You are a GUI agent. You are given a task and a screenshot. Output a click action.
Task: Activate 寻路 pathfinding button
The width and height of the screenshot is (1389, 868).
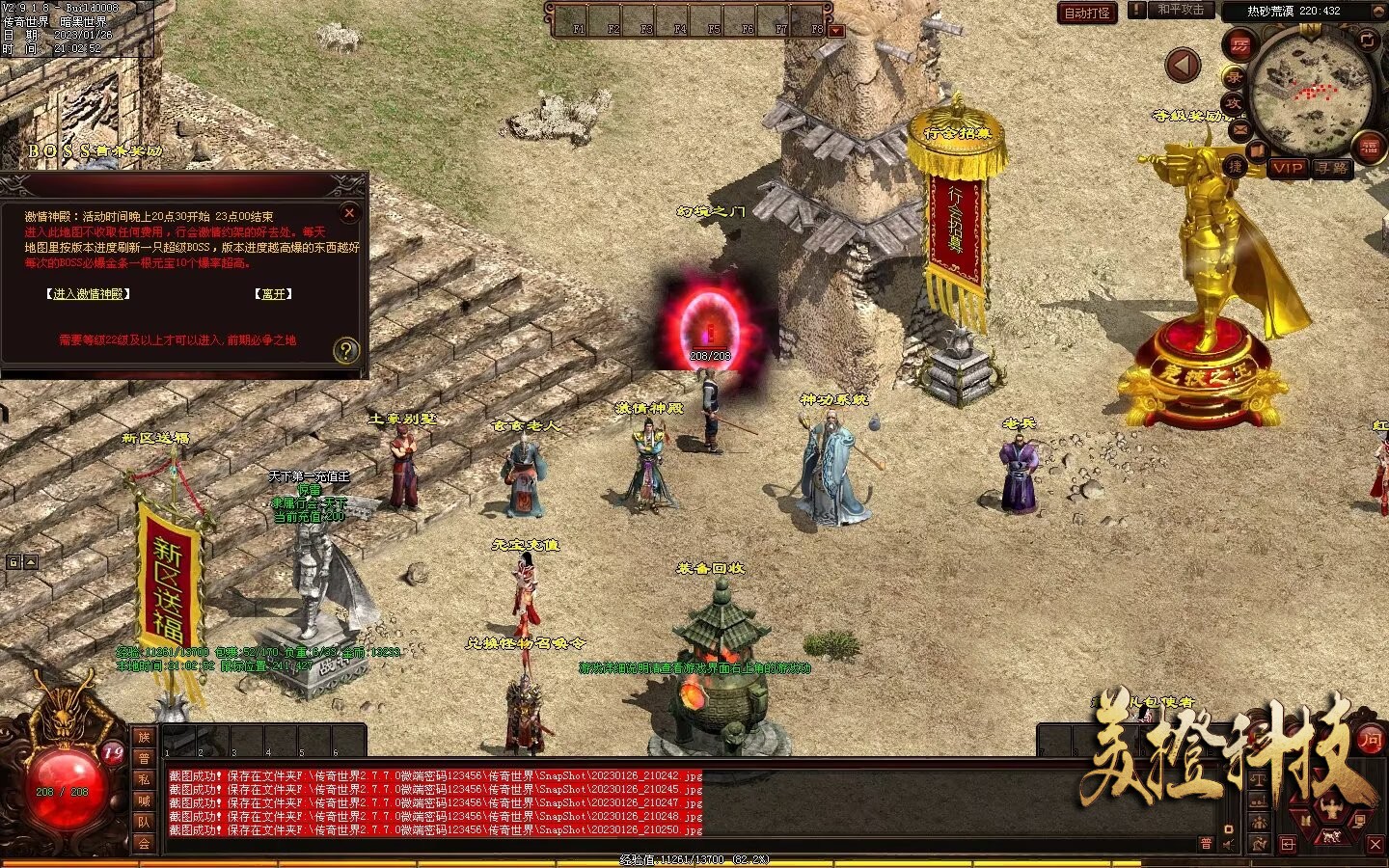click(1332, 168)
